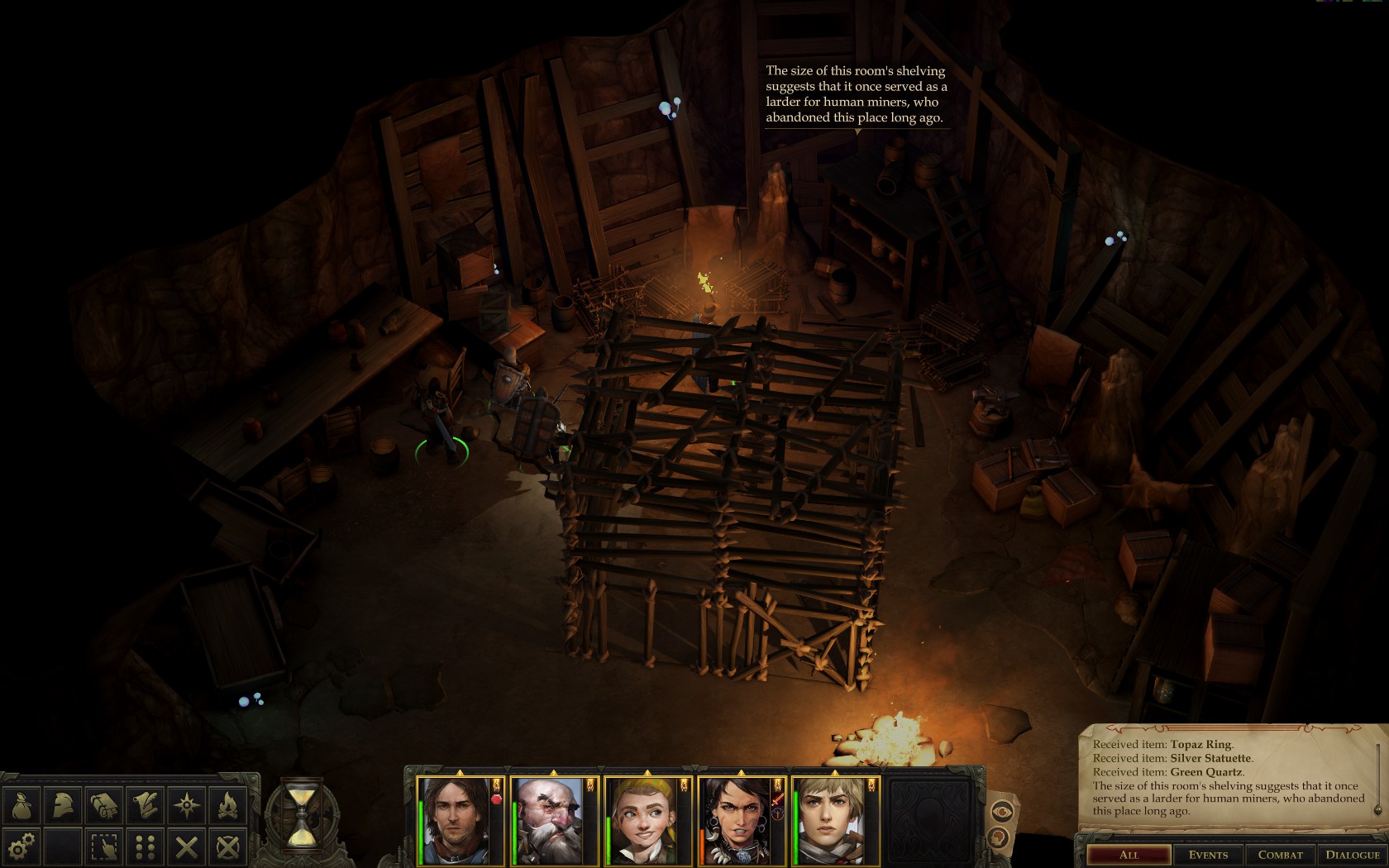The width and height of the screenshot is (1389, 868).
Task: Select the white-bearded dwarf portrait
Action: point(551,822)
